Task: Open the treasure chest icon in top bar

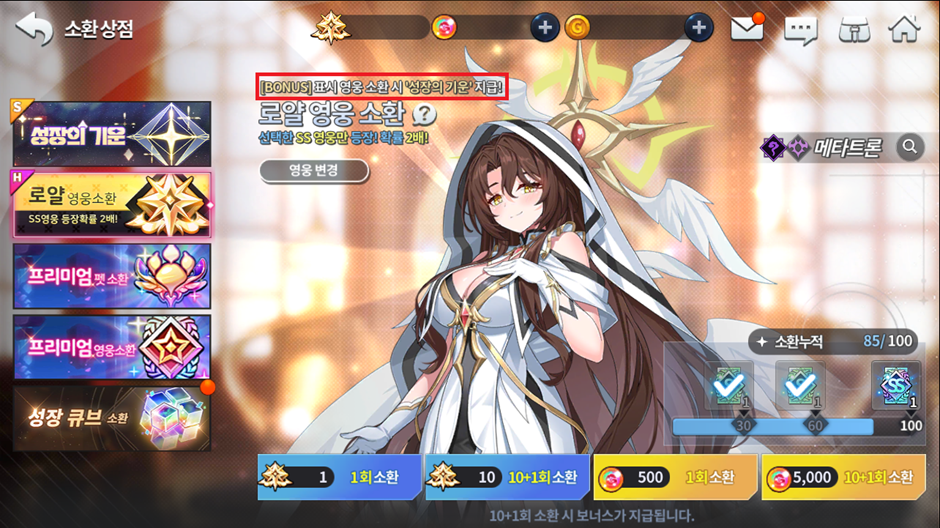Action: click(x=852, y=29)
